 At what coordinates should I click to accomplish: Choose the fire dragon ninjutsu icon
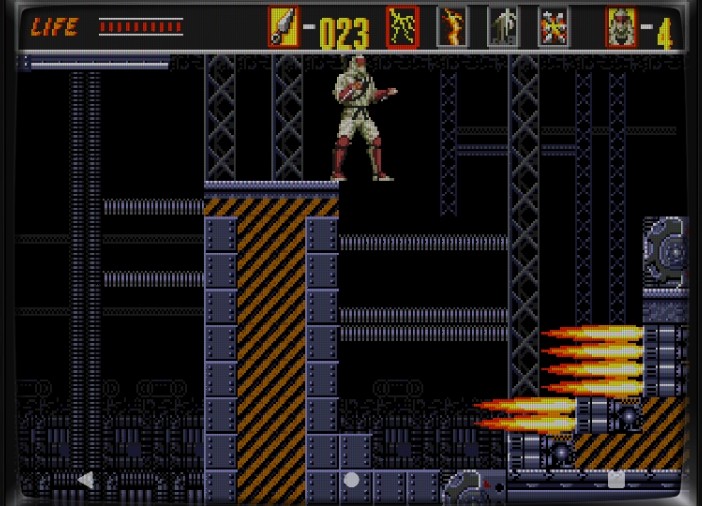click(x=453, y=27)
